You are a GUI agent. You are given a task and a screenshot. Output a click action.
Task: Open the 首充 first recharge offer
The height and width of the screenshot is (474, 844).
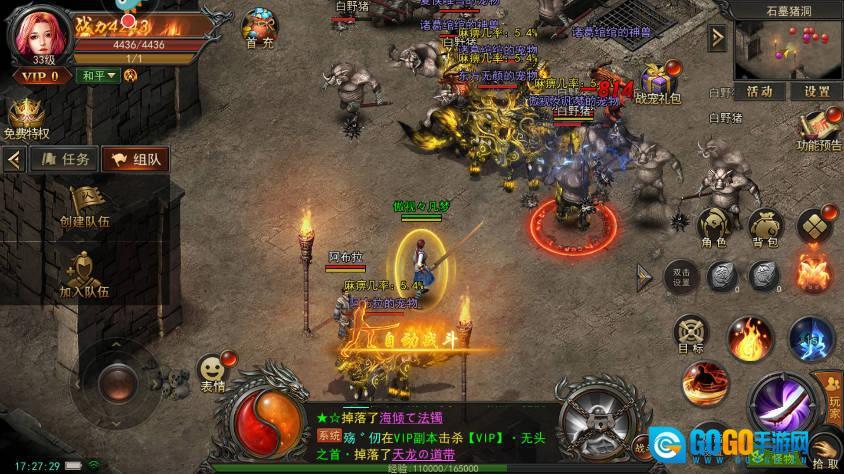click(x=260, y=28)
